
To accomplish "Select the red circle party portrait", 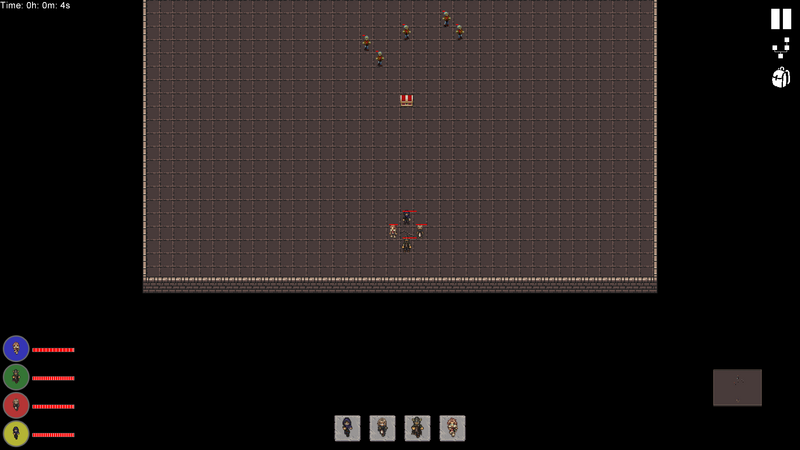I will tap(16, 405).
